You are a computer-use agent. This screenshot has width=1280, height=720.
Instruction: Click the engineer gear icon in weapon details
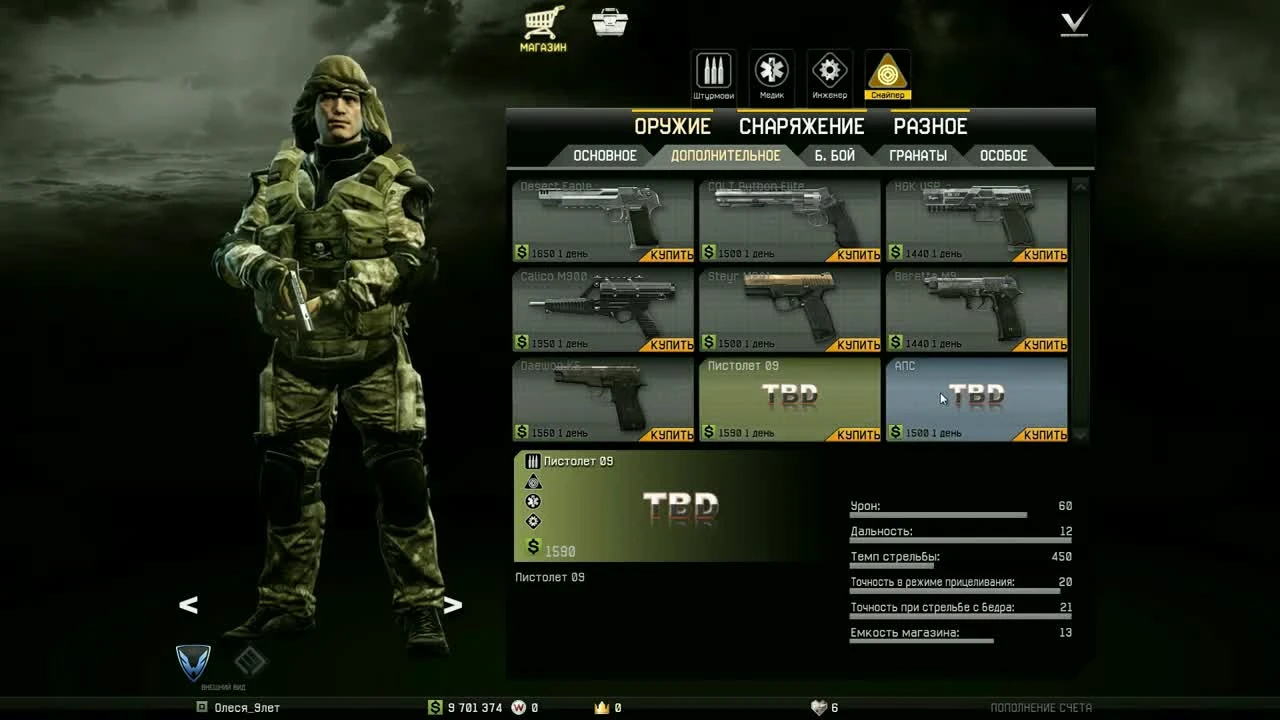click(534, 520)
